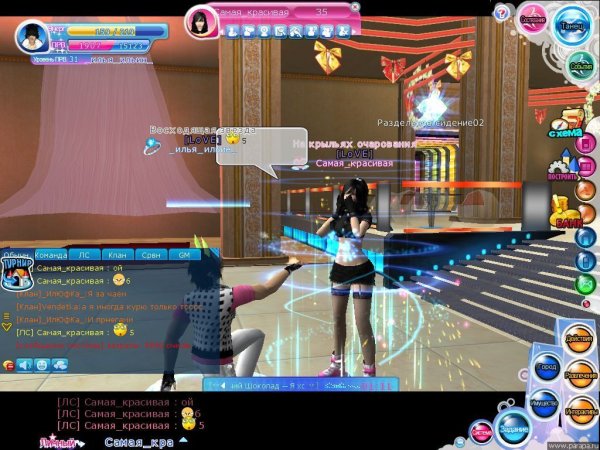Open the Интерактивы orange button
Screen dimensions: 600x450
578,410
